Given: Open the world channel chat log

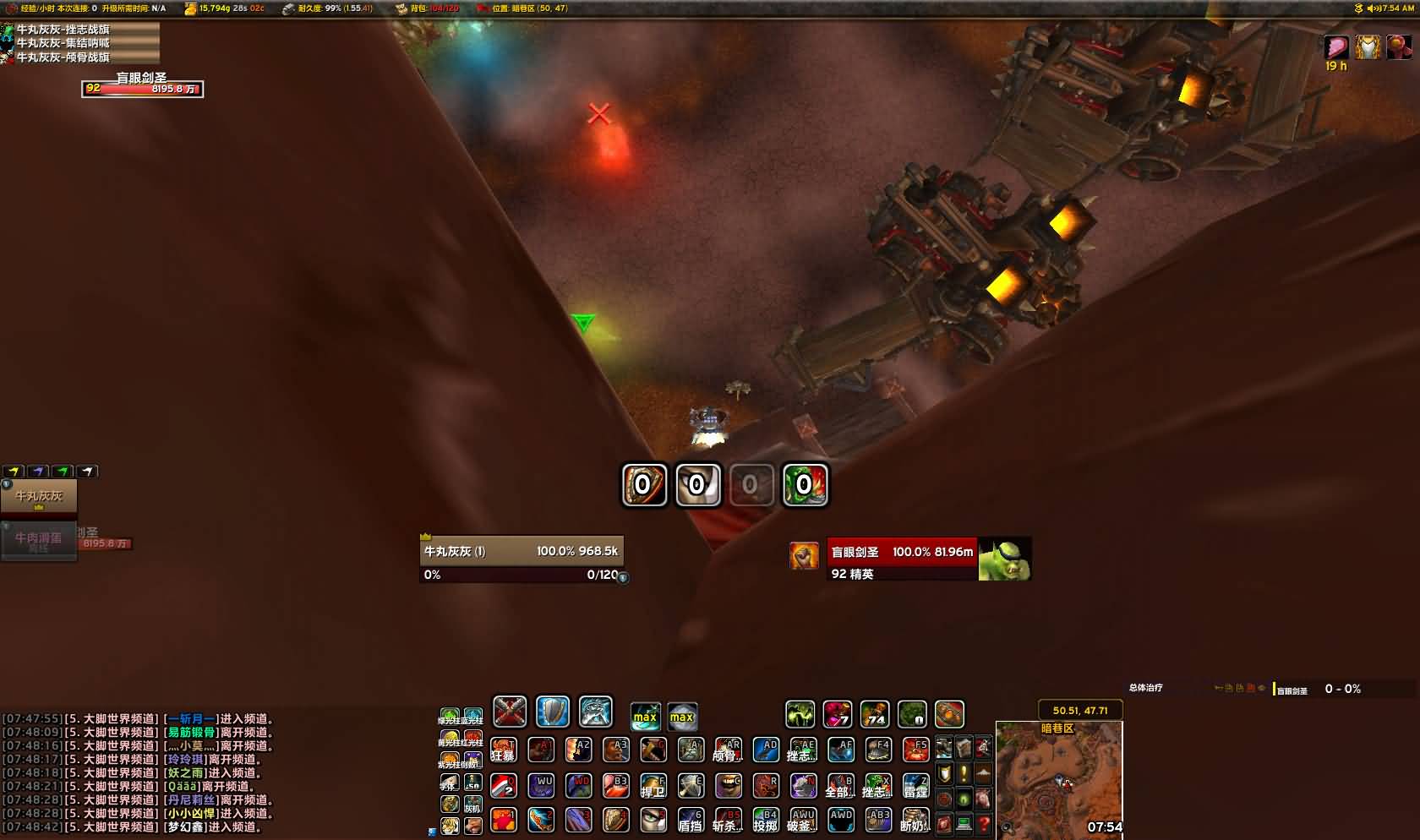Looking at the screenshot, I should pos(135,772).
